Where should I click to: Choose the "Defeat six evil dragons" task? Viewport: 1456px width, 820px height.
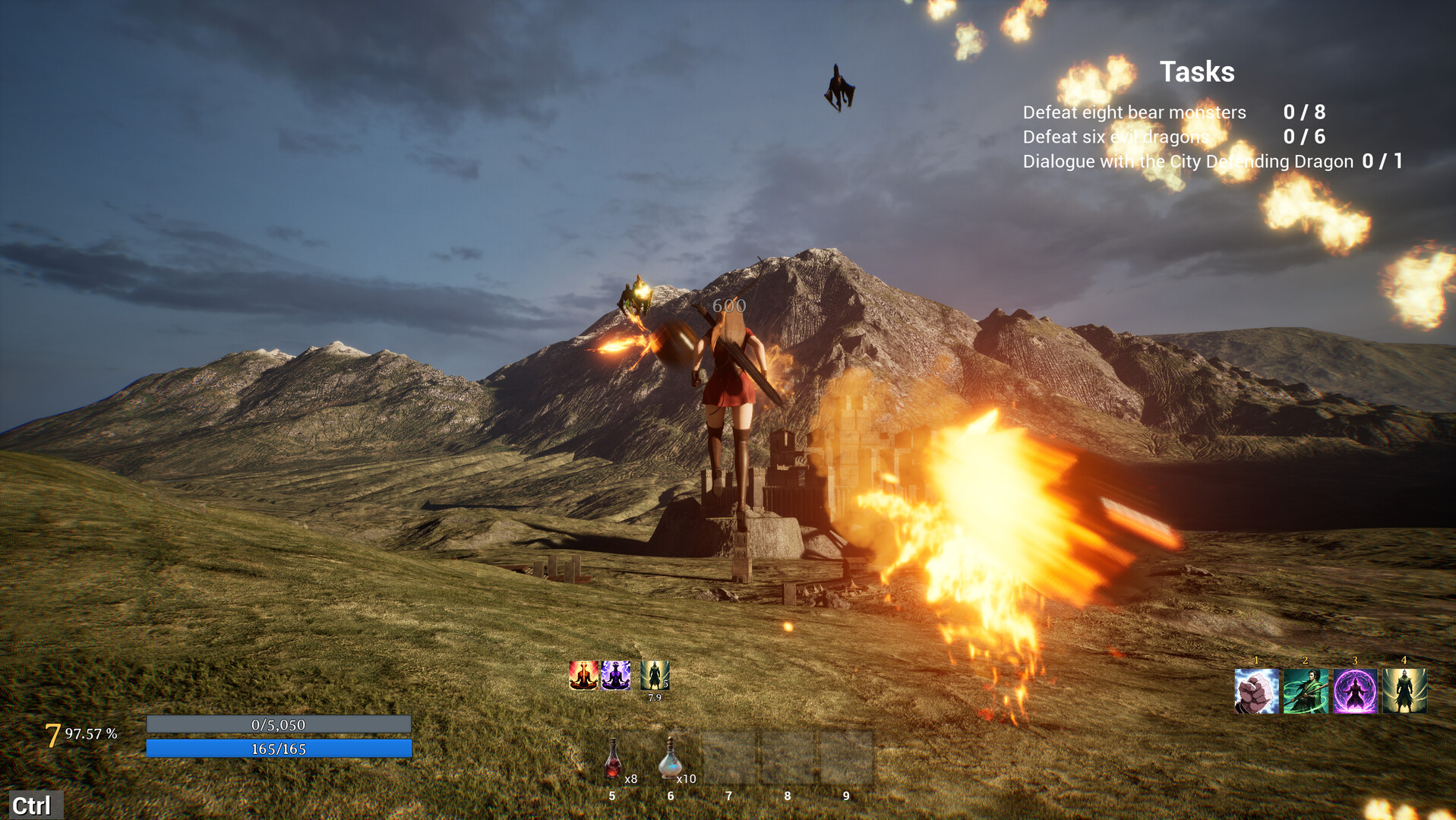click(x=1115, y=137)
